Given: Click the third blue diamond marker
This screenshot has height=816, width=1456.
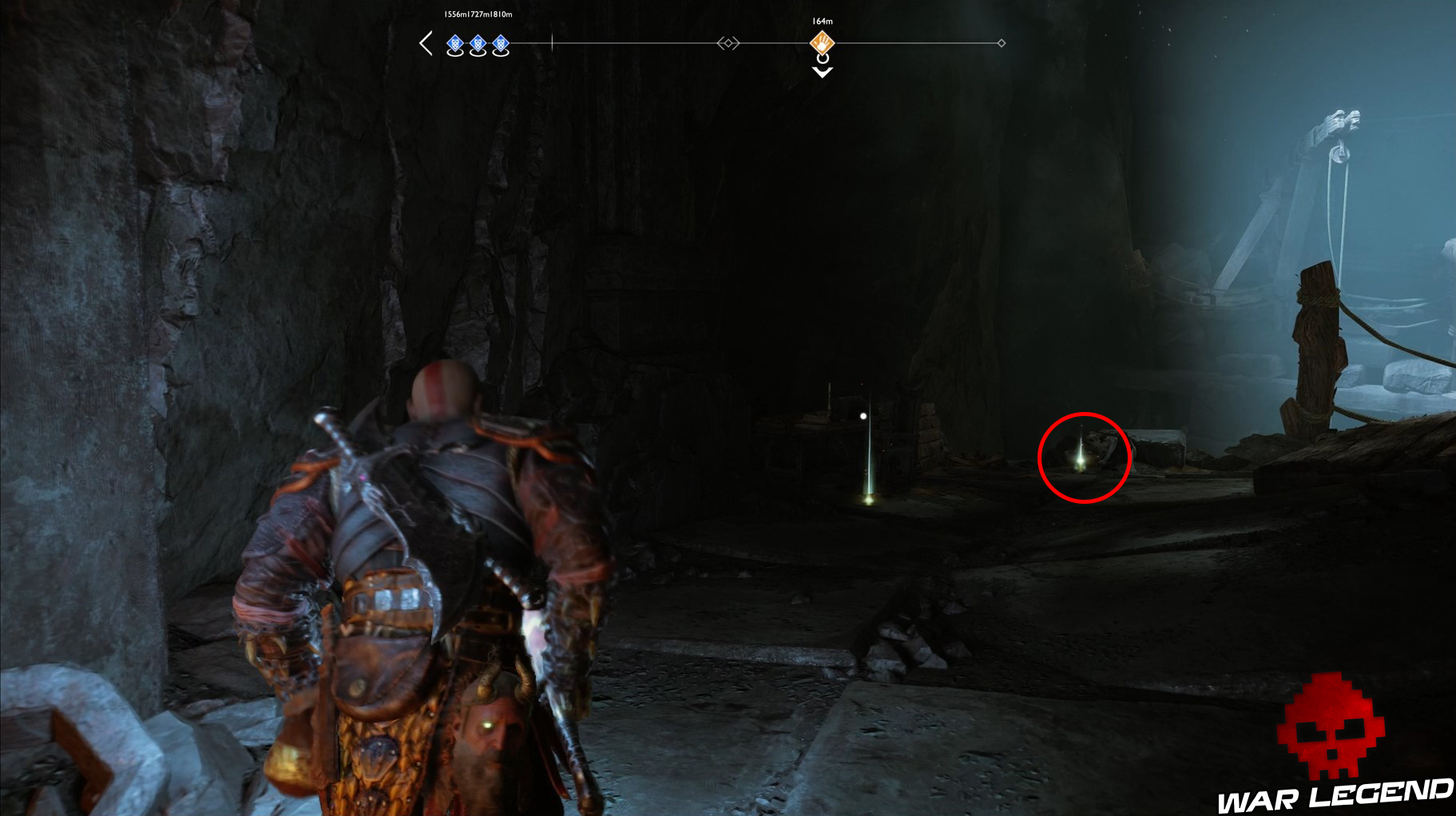Looking at the screenshot, I should point(500,42).
